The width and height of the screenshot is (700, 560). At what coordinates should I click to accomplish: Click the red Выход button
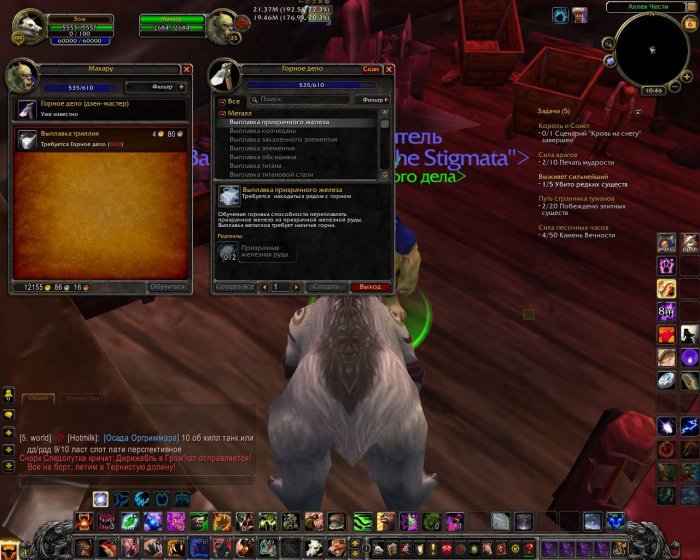pyautogui.click(x=369, y=287)
